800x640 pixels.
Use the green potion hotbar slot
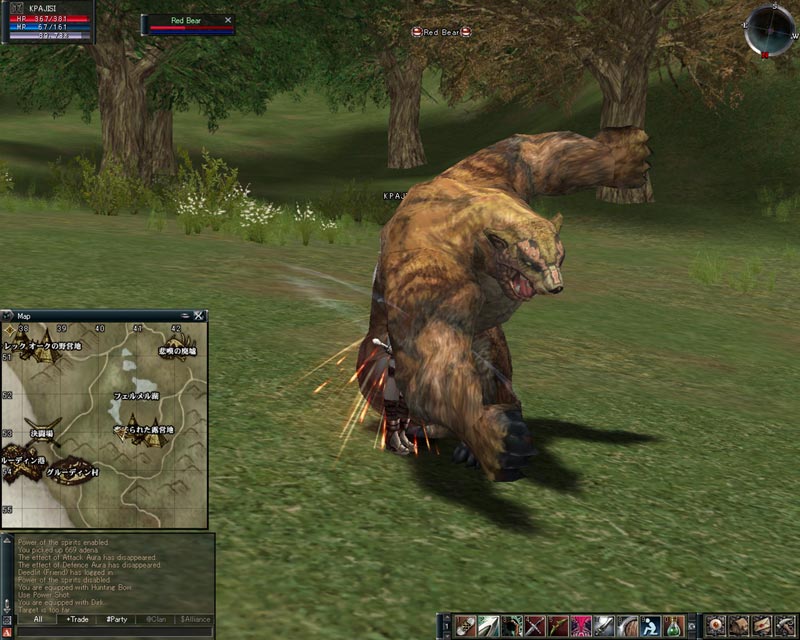(x=675, y=627)
